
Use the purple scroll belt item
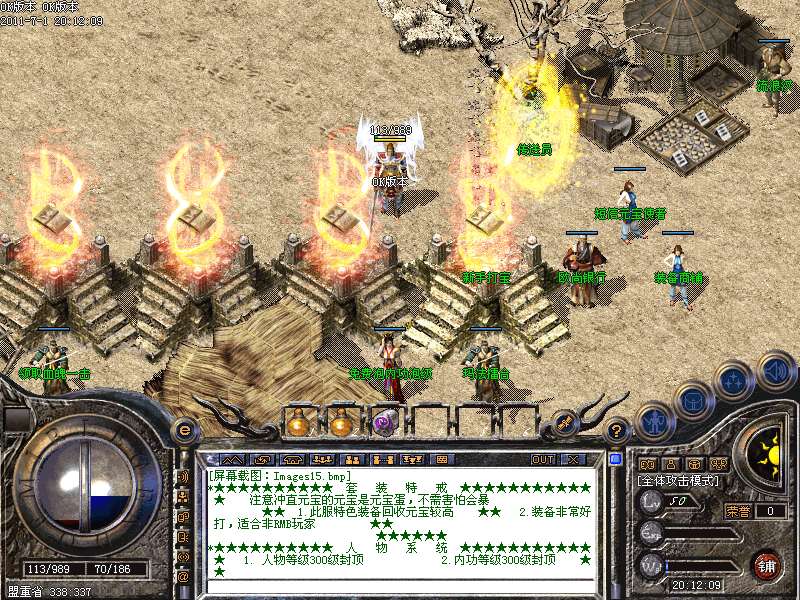(385, 423)
